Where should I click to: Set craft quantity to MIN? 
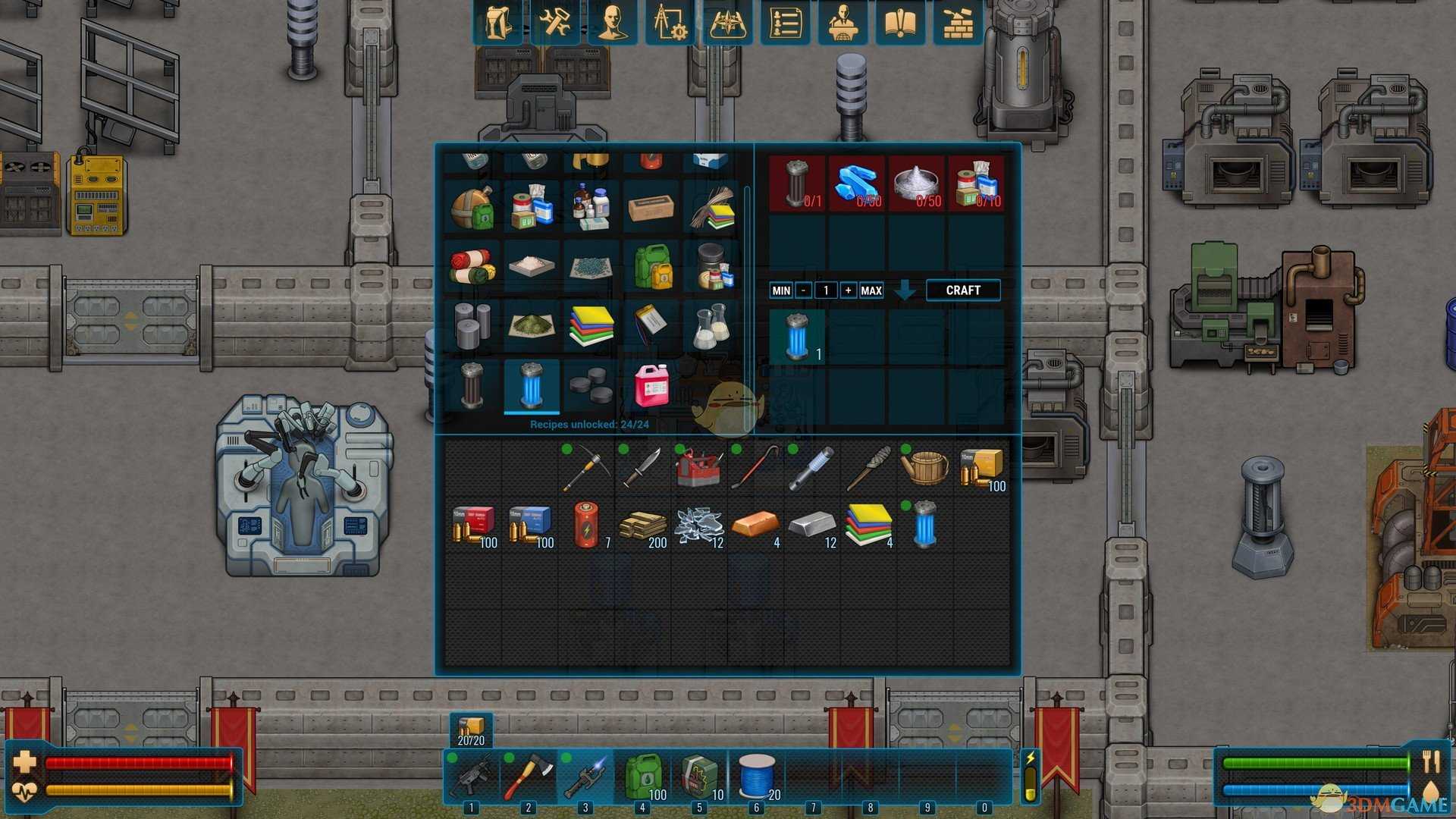click(781, 290)
